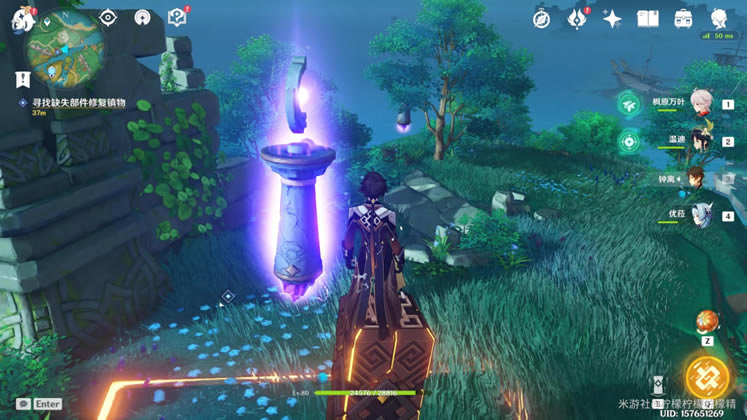Open the events icon with red notification
The height and width of the screenshot is (420, 747).
coord(577,18)
